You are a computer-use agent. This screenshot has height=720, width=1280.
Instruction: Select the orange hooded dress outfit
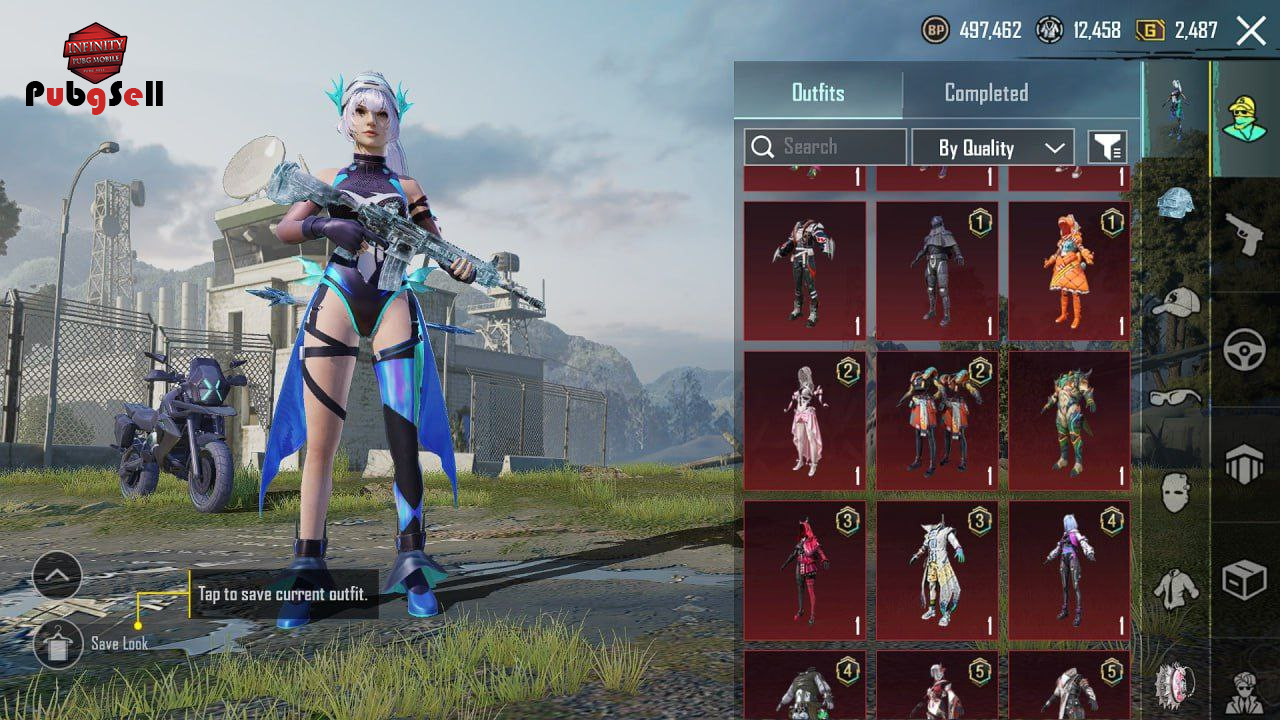coord(1069,271)
